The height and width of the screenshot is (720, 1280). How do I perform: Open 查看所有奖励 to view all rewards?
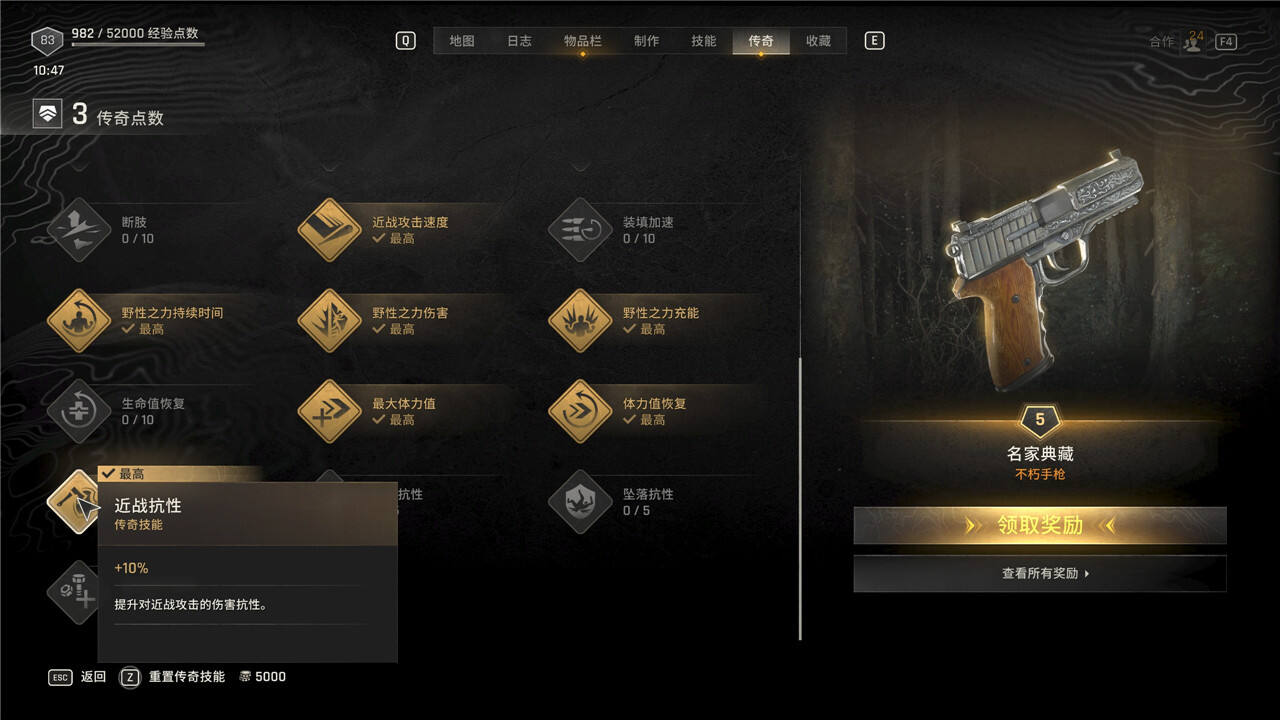1040,574
